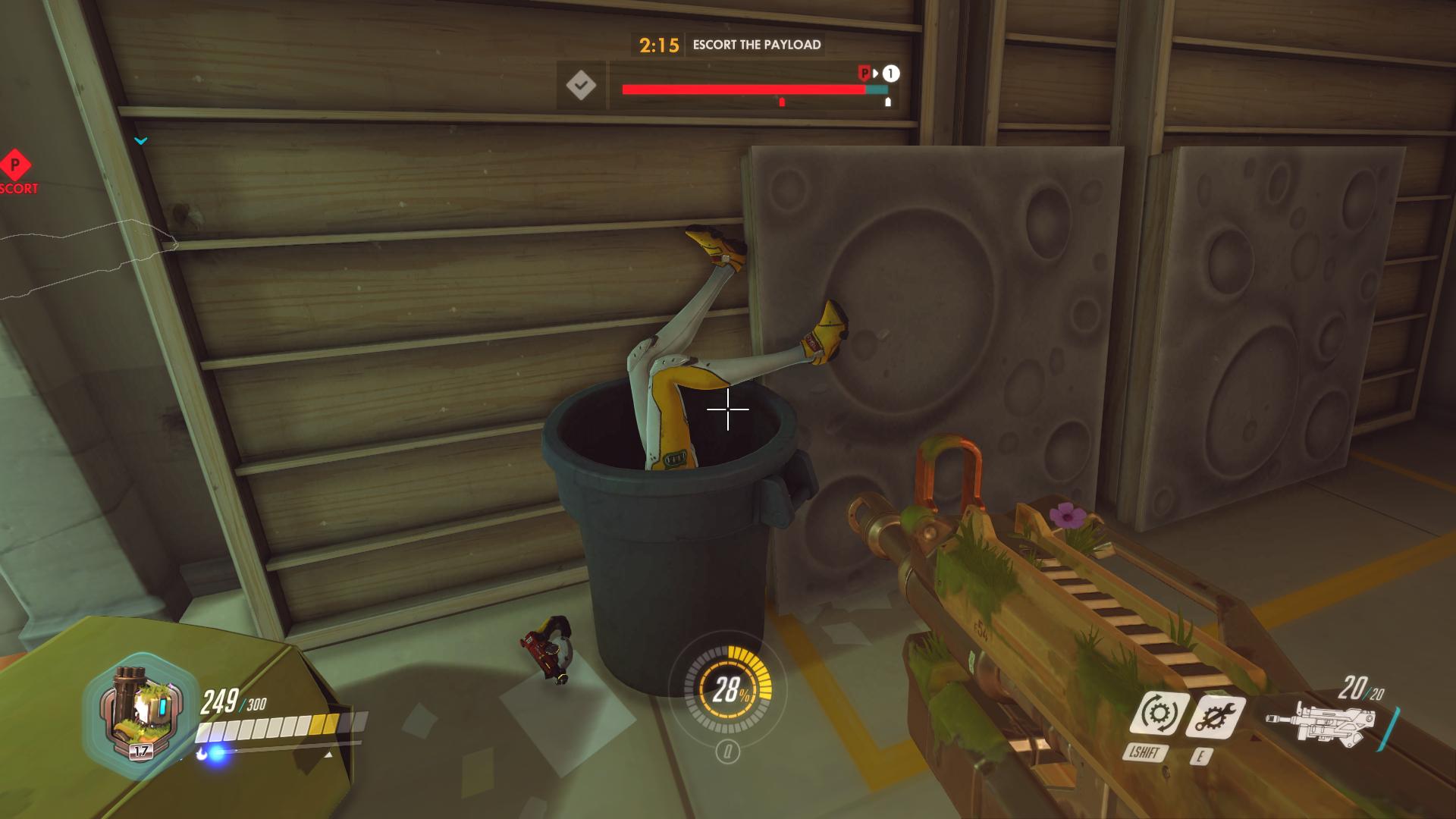This screenshot has height=819, width=1456.
Task: Activate the Reconfigure ability icon
Action: pyautogui.click(x=1158, y=714)
